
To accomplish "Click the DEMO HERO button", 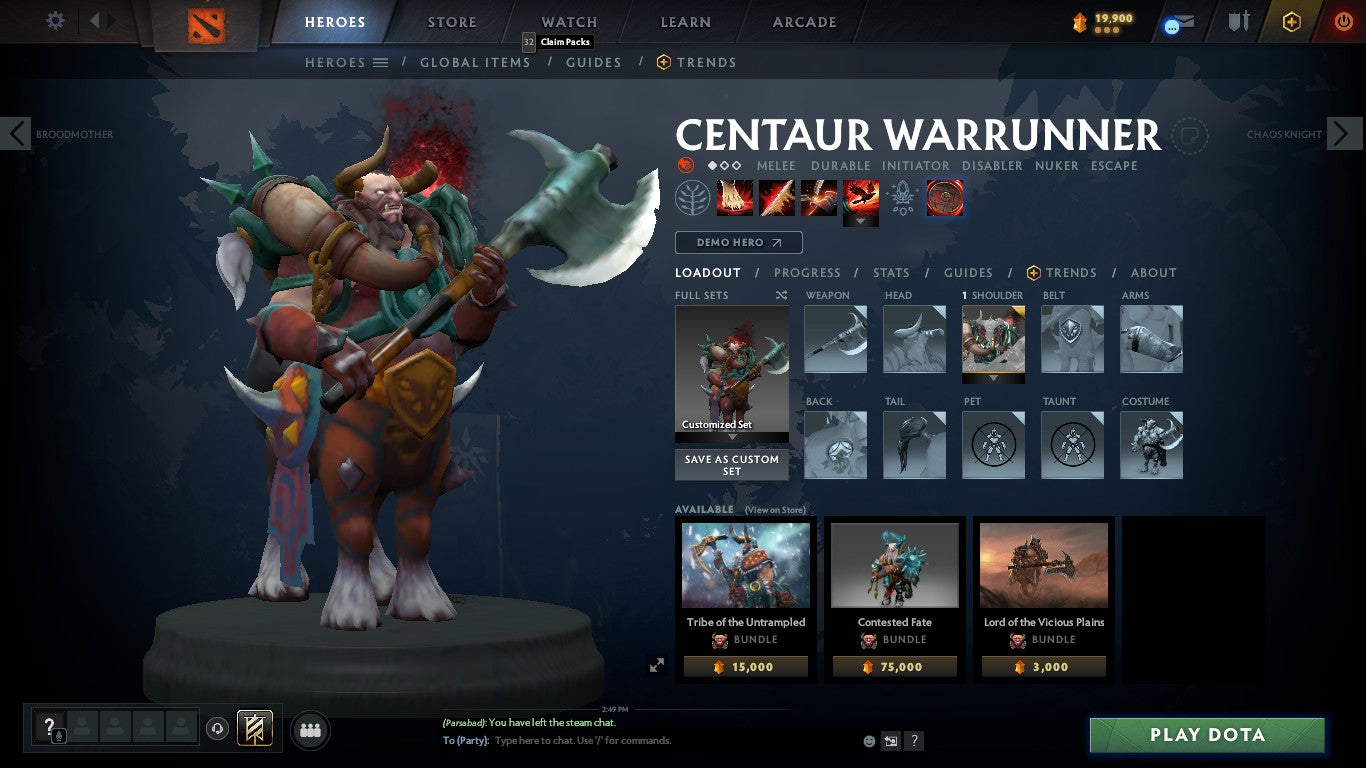I will point(738,242).
